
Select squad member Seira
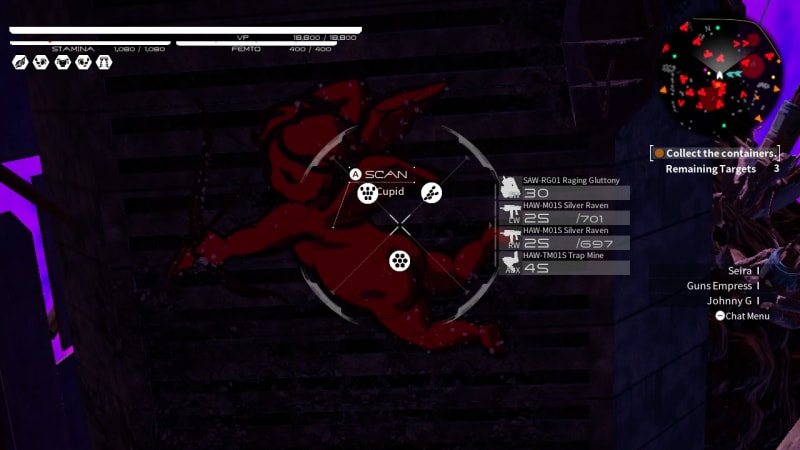pyautogui.click(x=741, y=270)
